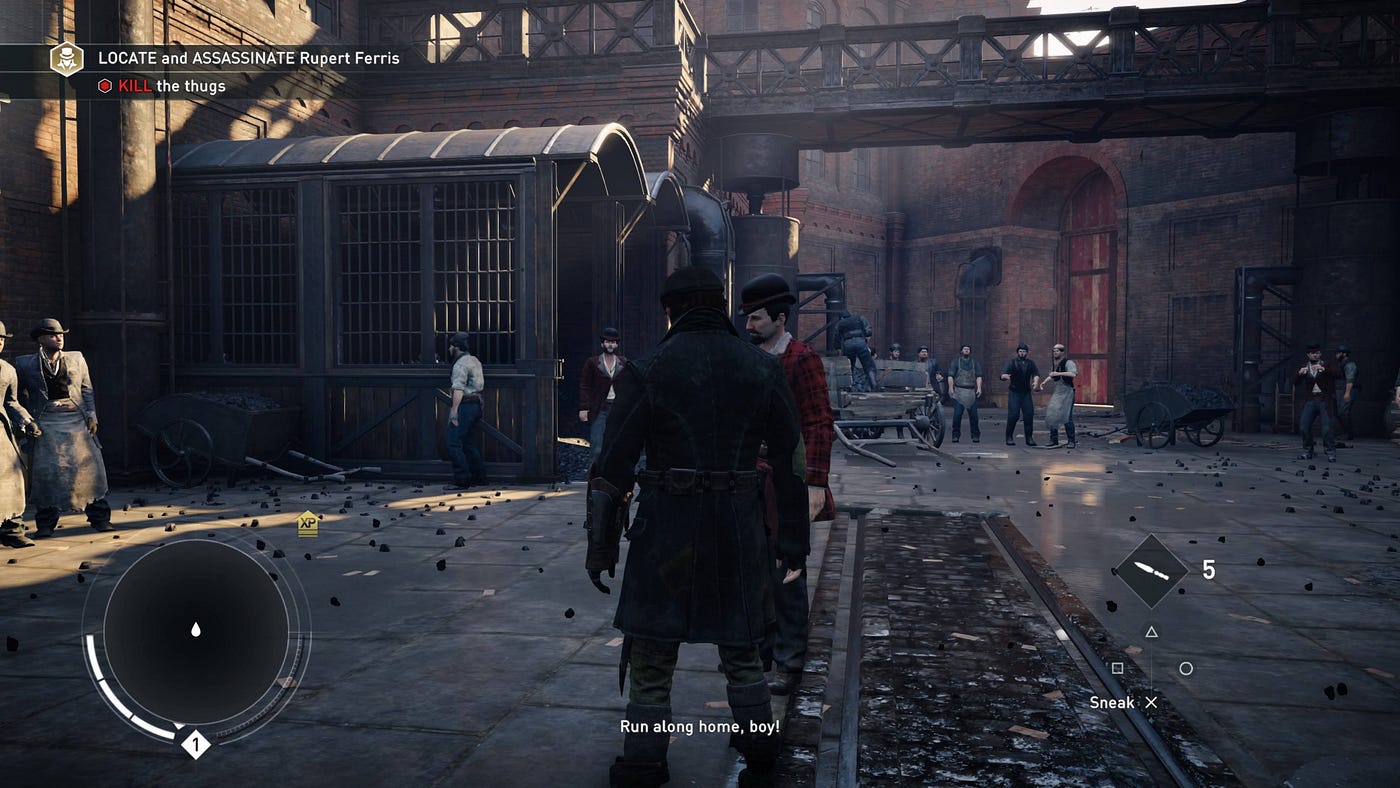Click the yellow XP marker icon
Screen dimensions: 1400x788
coord(307,524)
